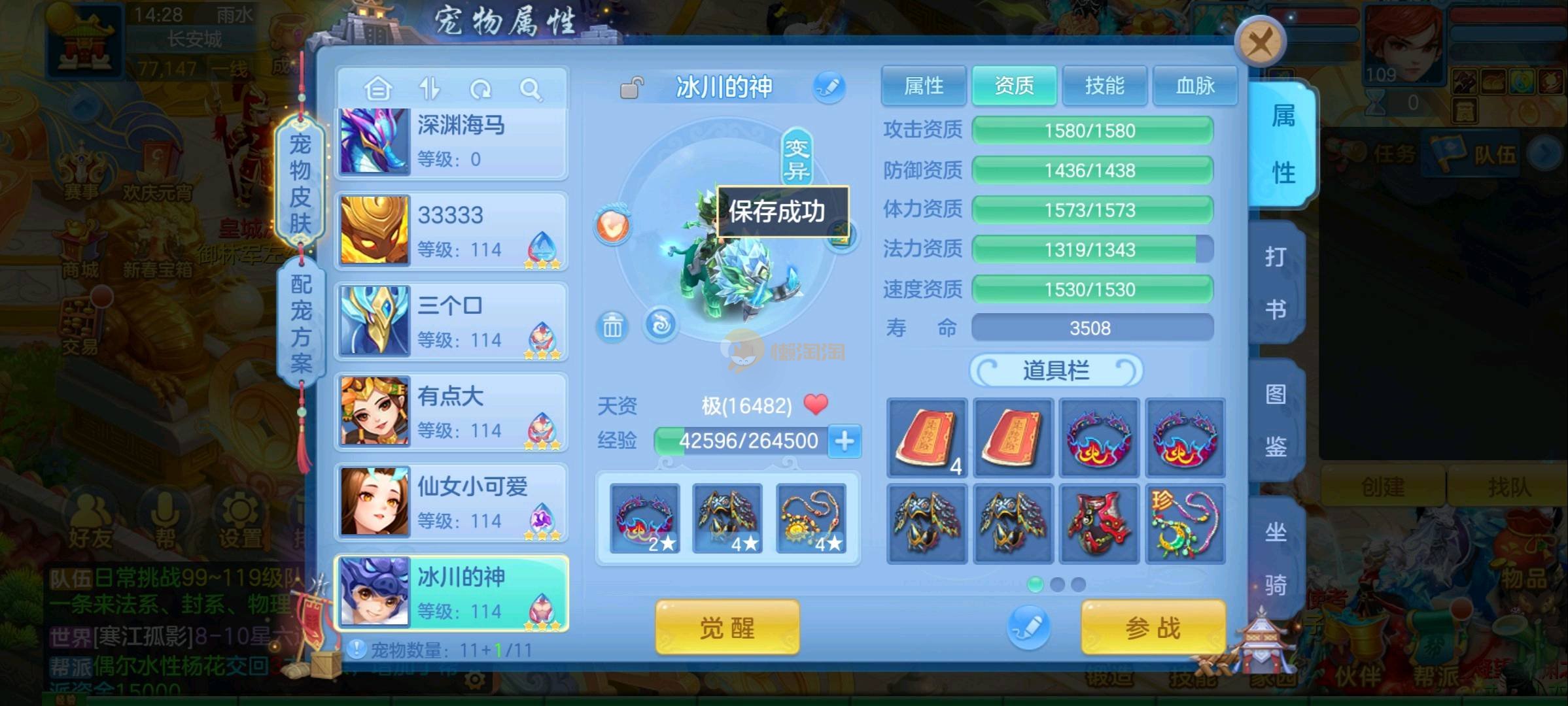This screenshot has height=706, width=1568.
Task: Tap the 变异 mutation label
Action: [797, 159]
